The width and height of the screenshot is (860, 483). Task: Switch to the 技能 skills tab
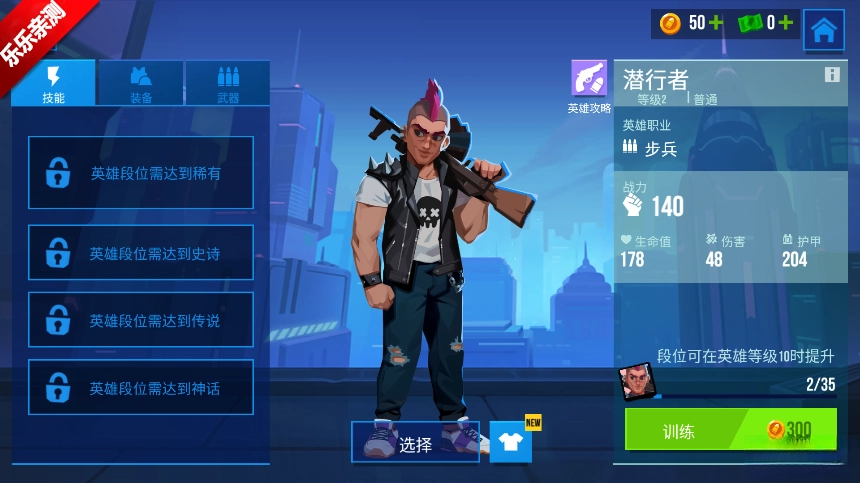pos(54,83)
